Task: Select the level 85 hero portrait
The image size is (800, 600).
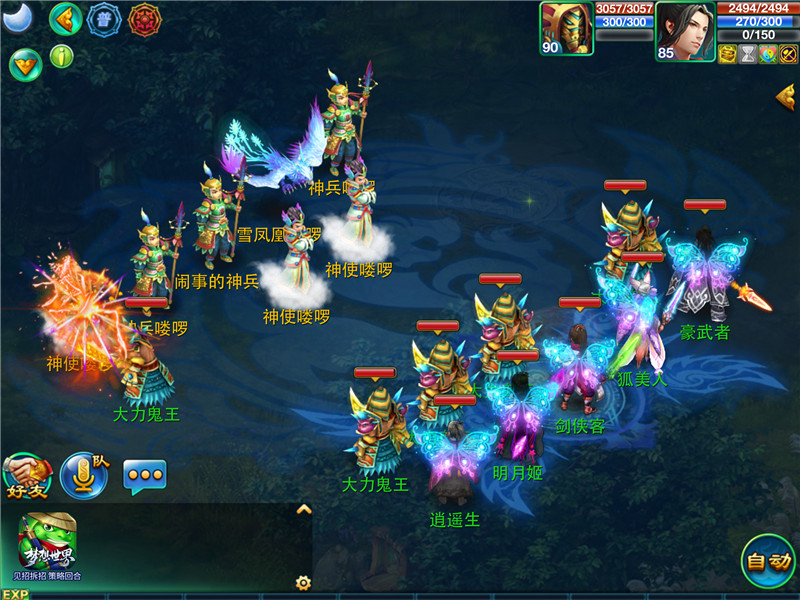Action: 685,30
